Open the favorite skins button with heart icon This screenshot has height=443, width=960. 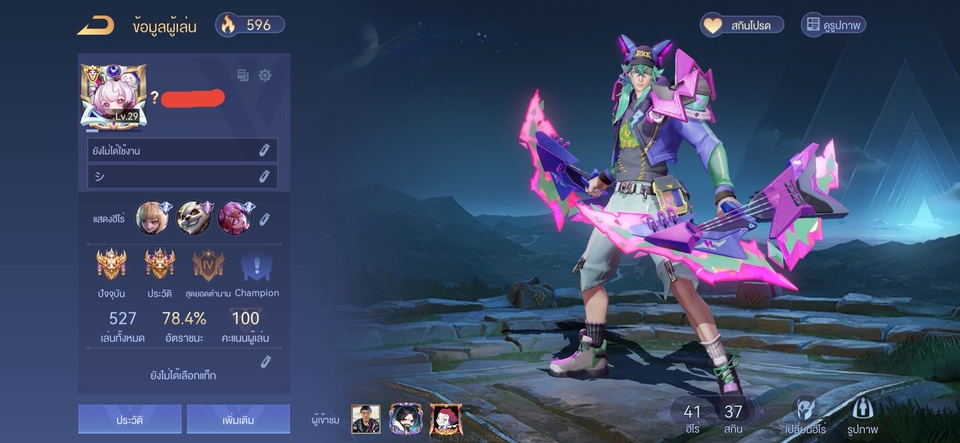pos(741,25)
